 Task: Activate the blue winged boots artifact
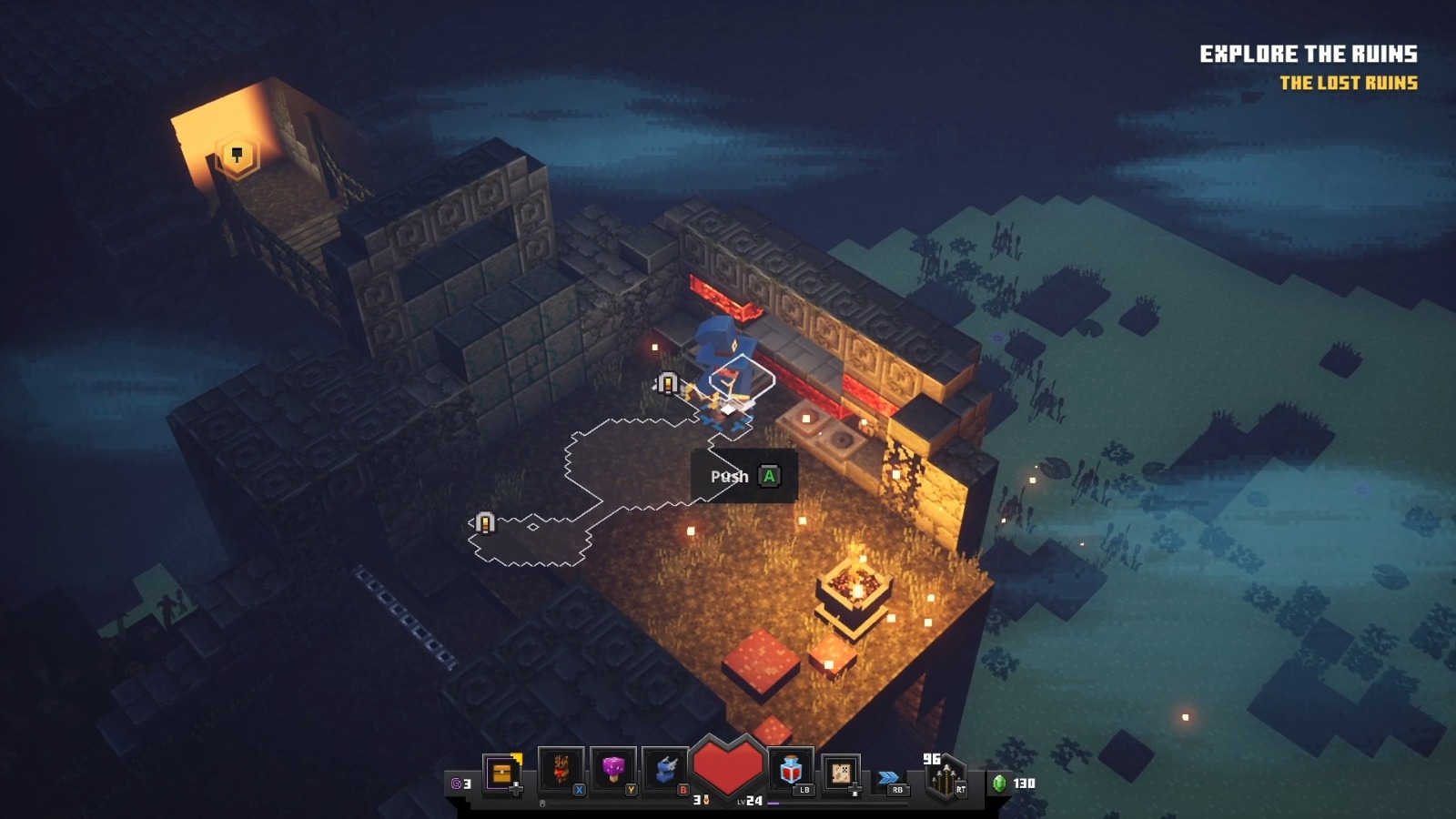click(x=665, y=771)
